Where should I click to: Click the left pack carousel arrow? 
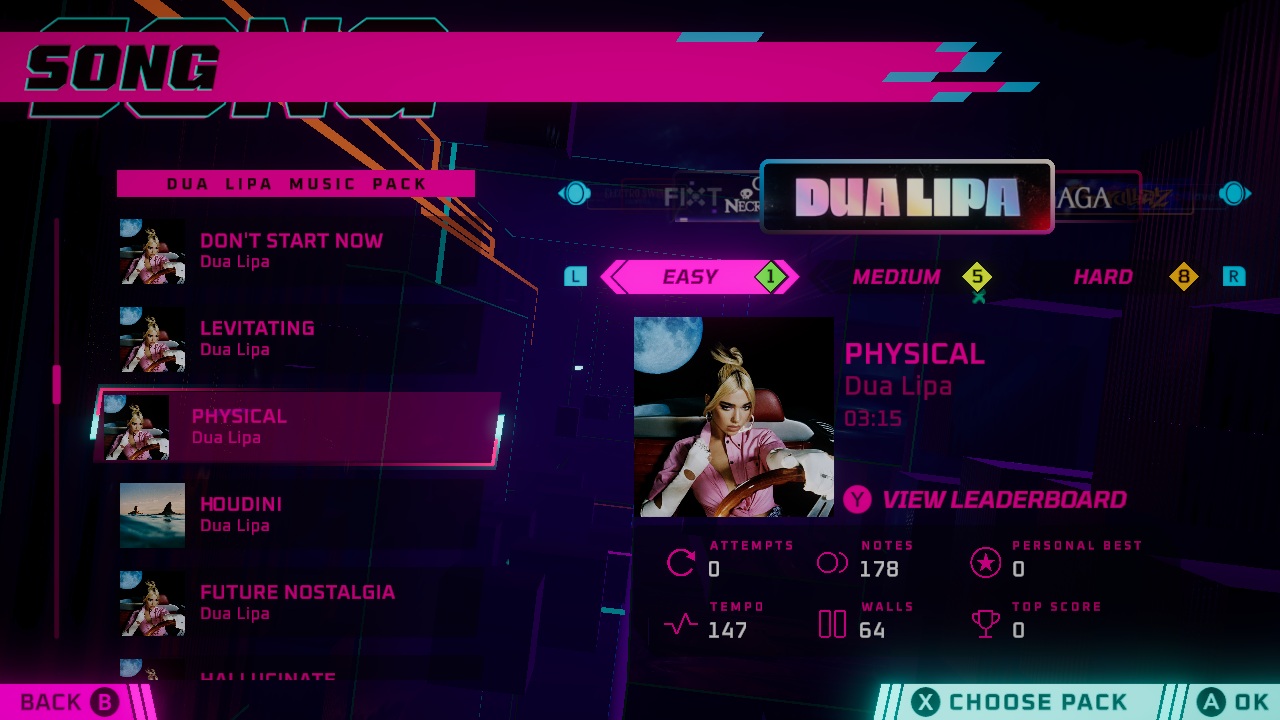(576, 193)
